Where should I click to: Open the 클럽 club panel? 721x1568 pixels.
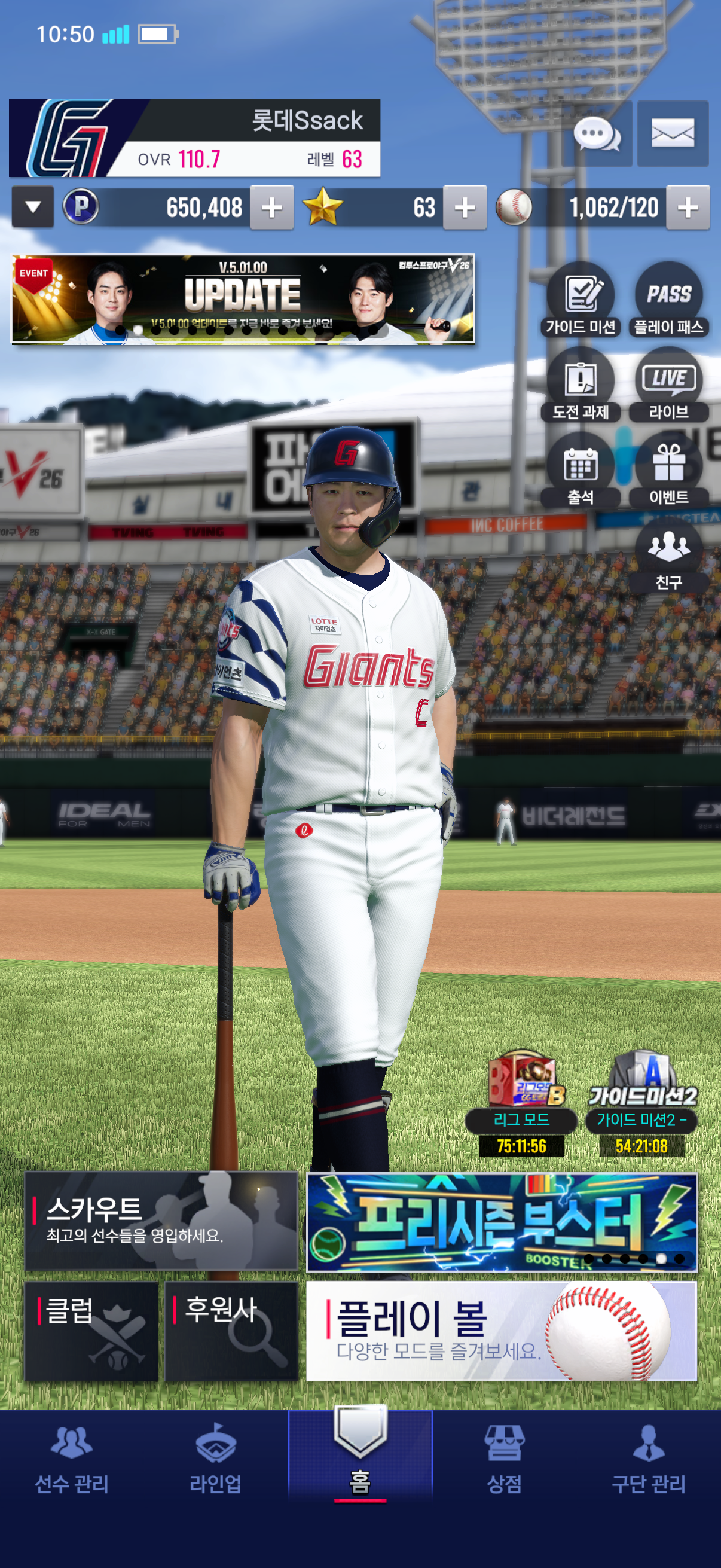[91, 1331]
